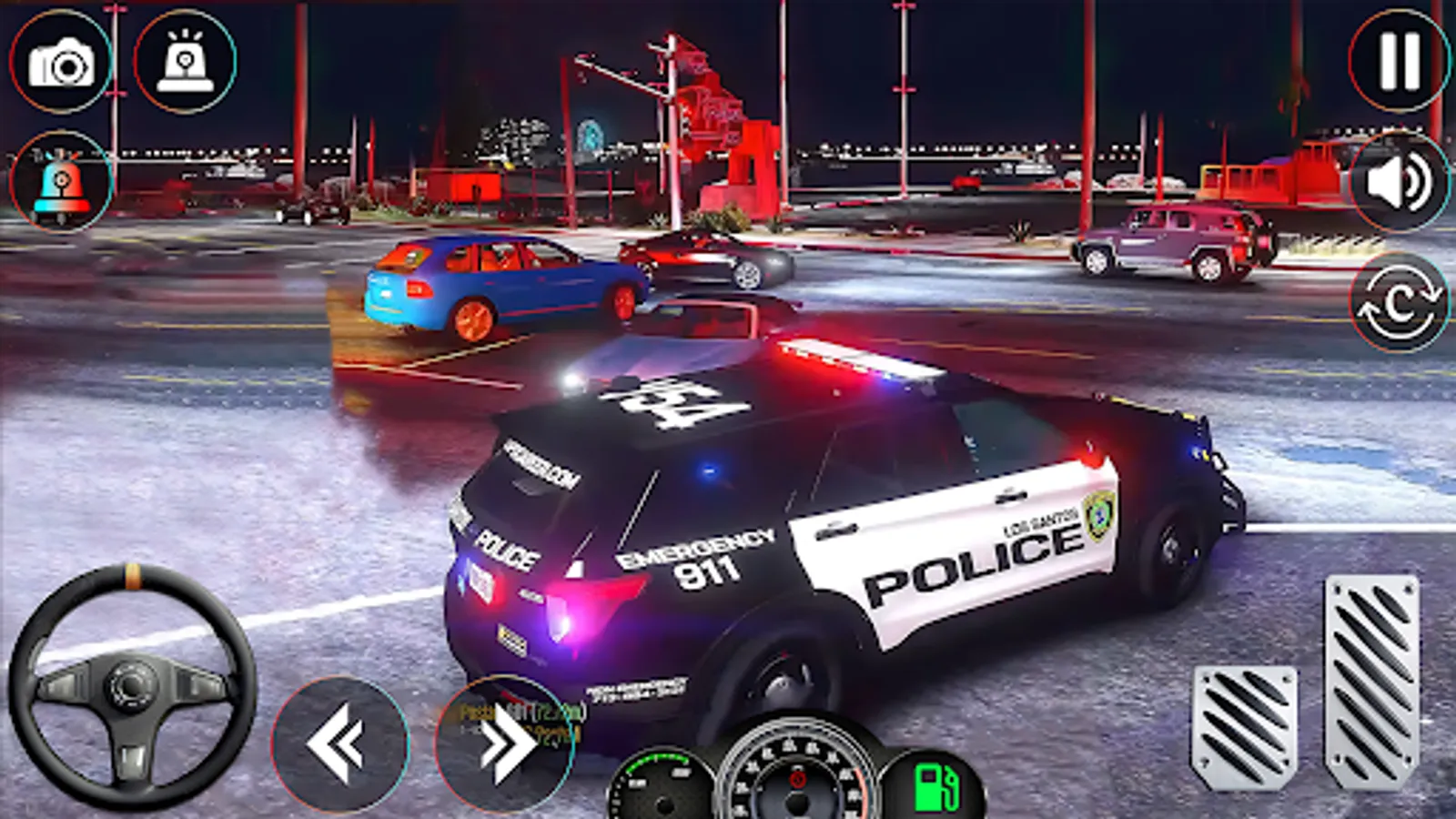Screen dimensions: 1456x819
Task: Select the police SUV numbered 54
Action: pos(819,500)
